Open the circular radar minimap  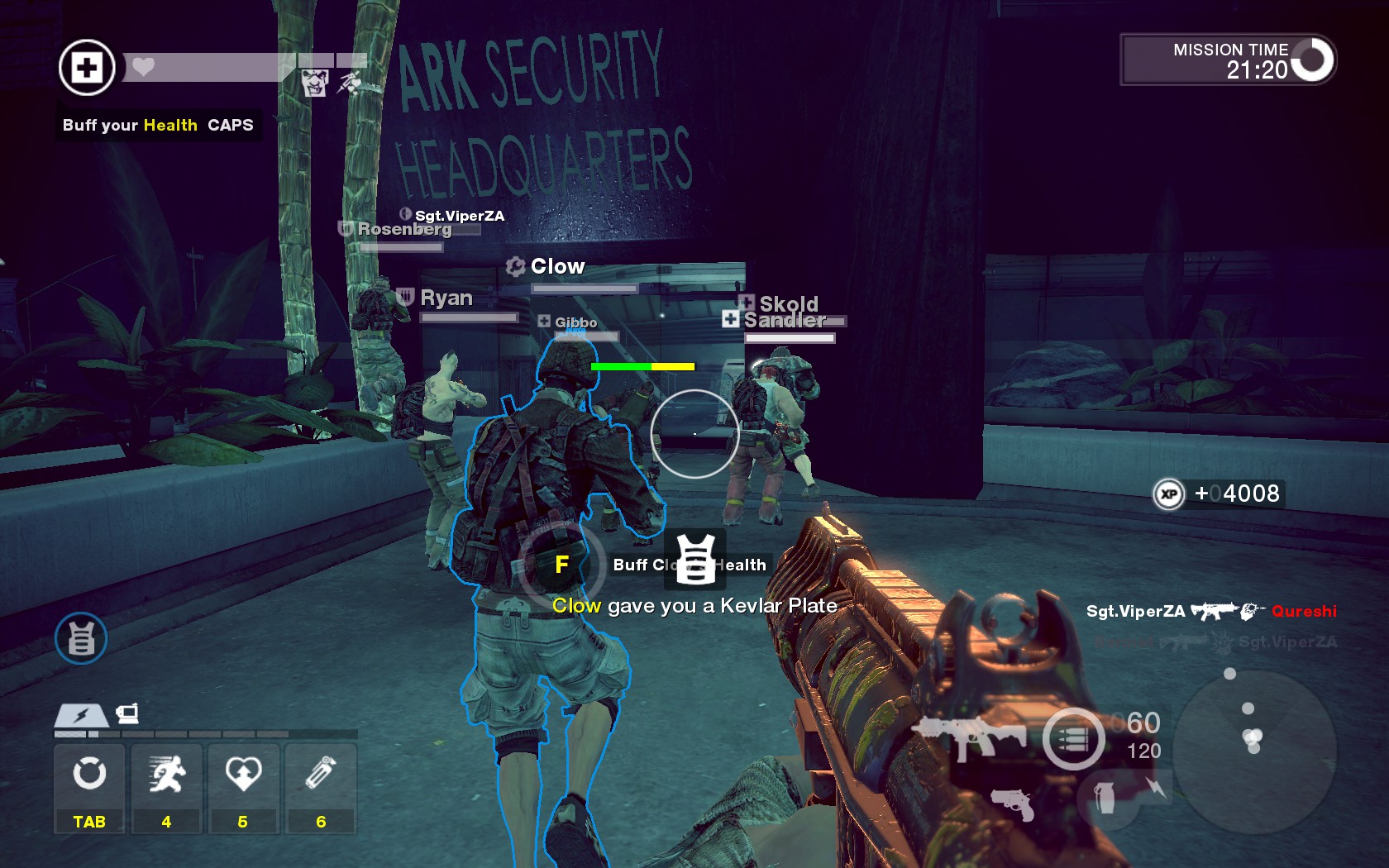coord(1253,749)
